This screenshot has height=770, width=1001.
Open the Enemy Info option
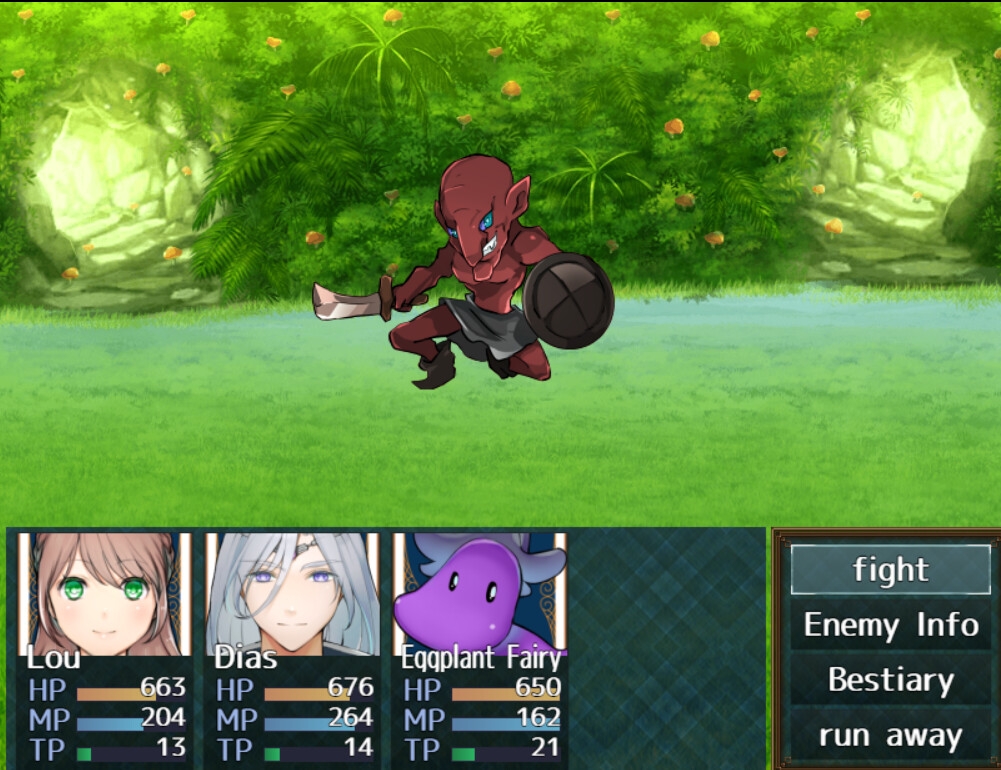click(x=890, y=626)
